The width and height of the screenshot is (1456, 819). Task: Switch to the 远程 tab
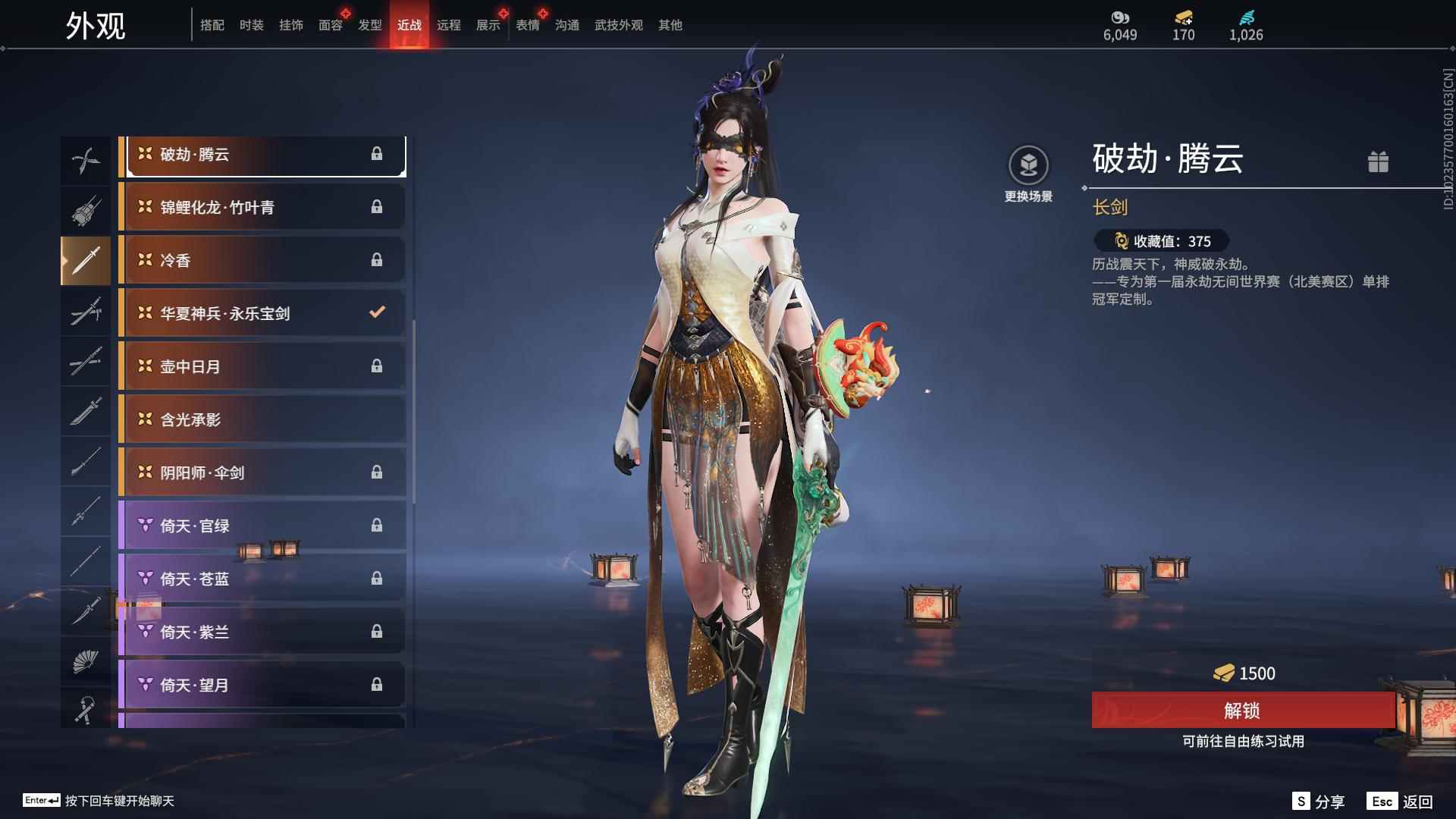[x=450, y=25]
